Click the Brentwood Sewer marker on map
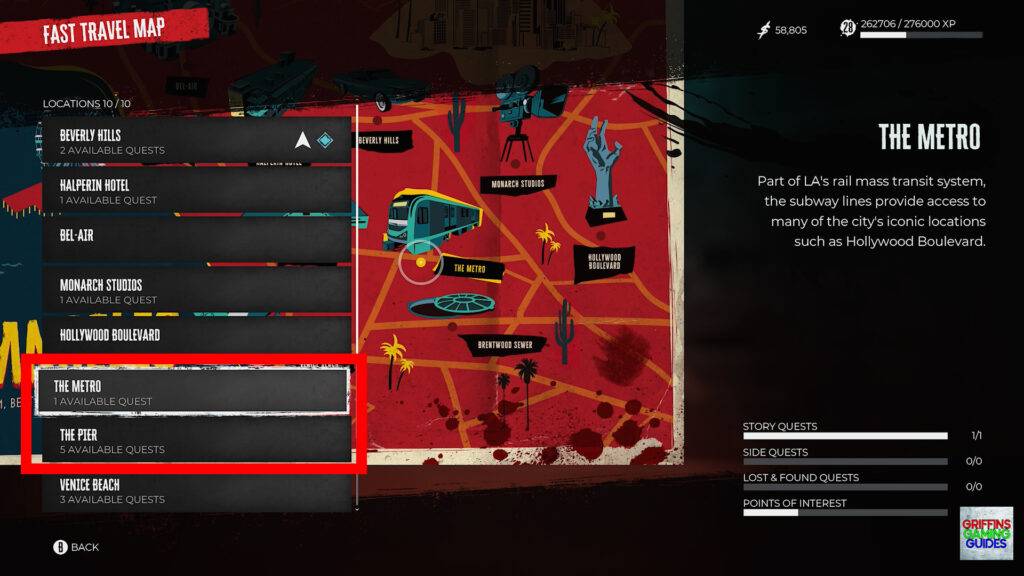 [x=512, y=345]
